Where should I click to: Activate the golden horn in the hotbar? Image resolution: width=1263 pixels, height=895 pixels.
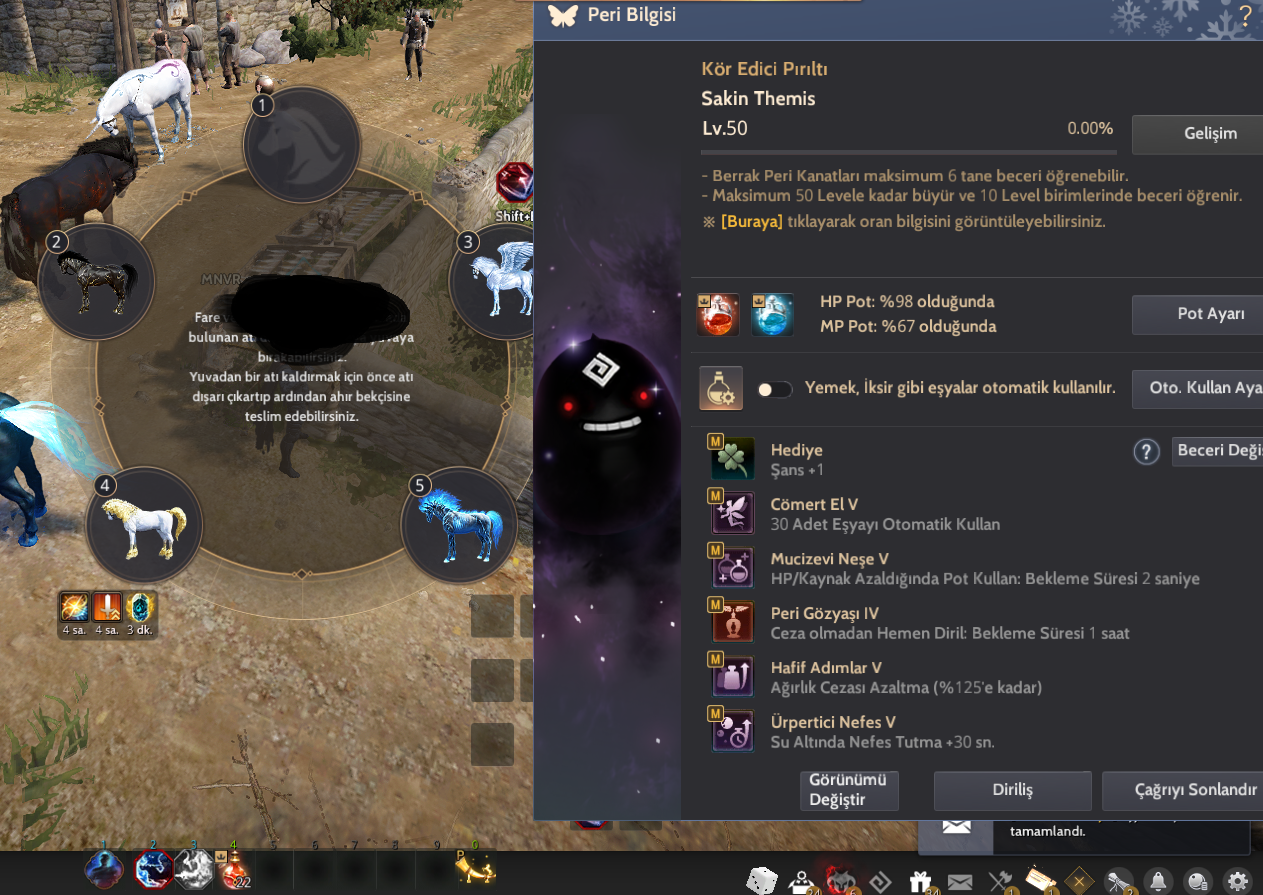point(476,868)
